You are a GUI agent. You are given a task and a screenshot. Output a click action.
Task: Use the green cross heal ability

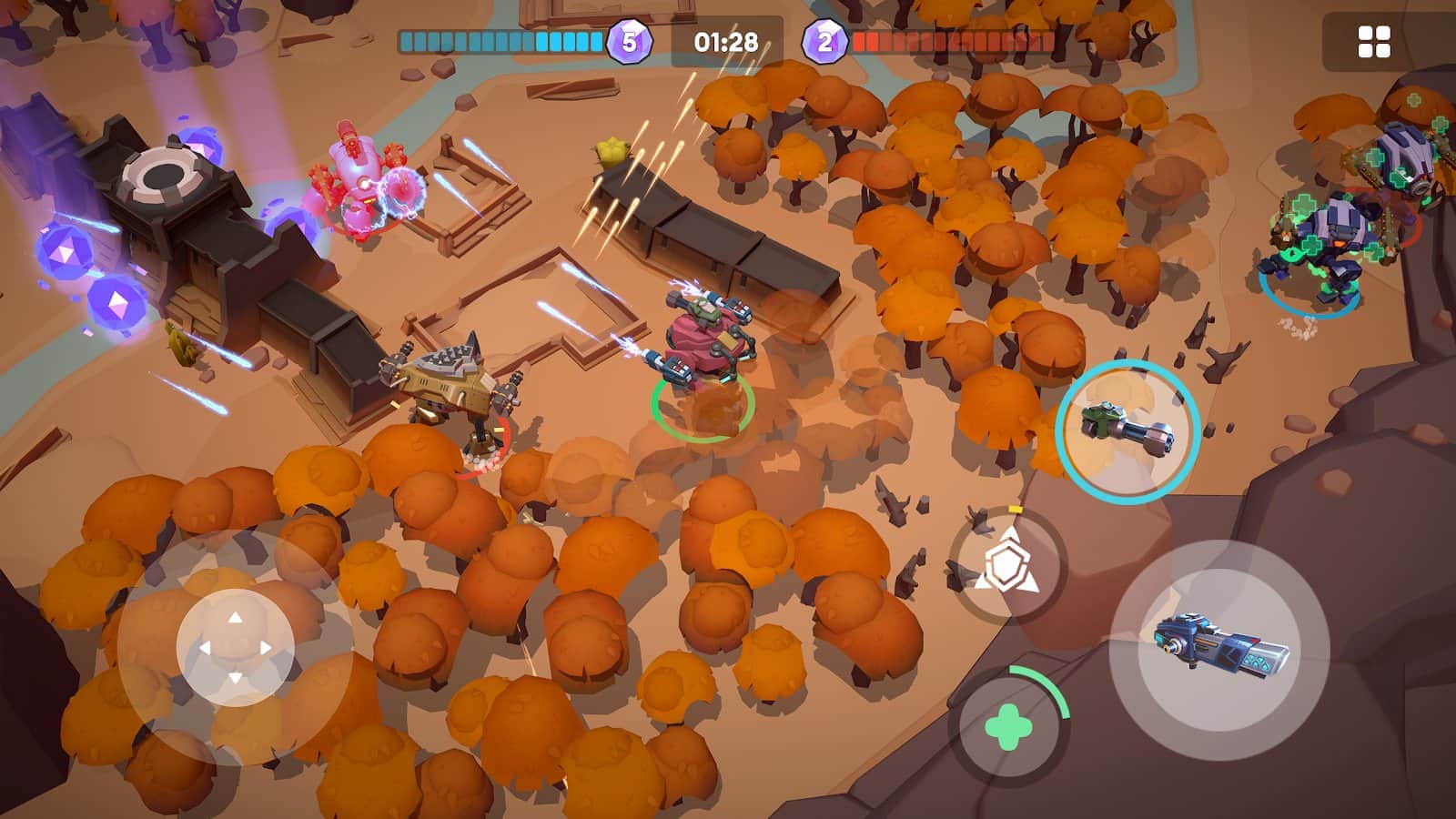point(1008,728)
